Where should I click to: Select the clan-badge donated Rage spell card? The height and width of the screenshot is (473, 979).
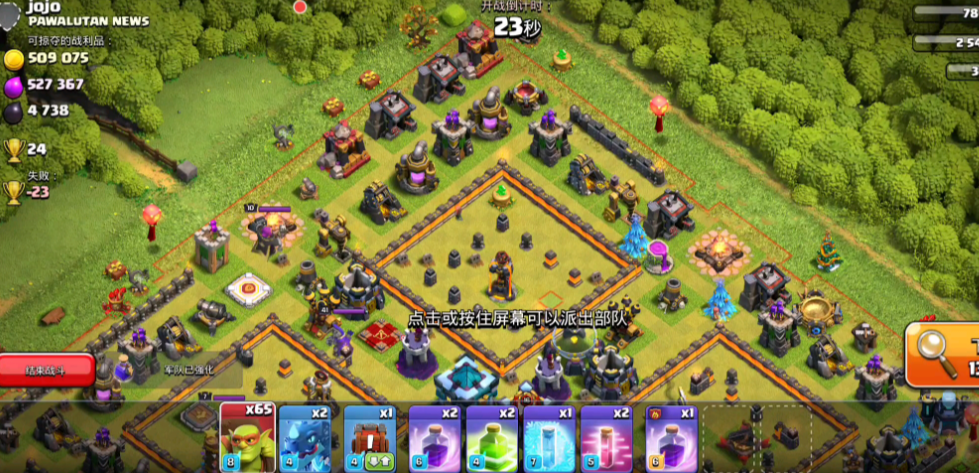click(x=670, y=438)
